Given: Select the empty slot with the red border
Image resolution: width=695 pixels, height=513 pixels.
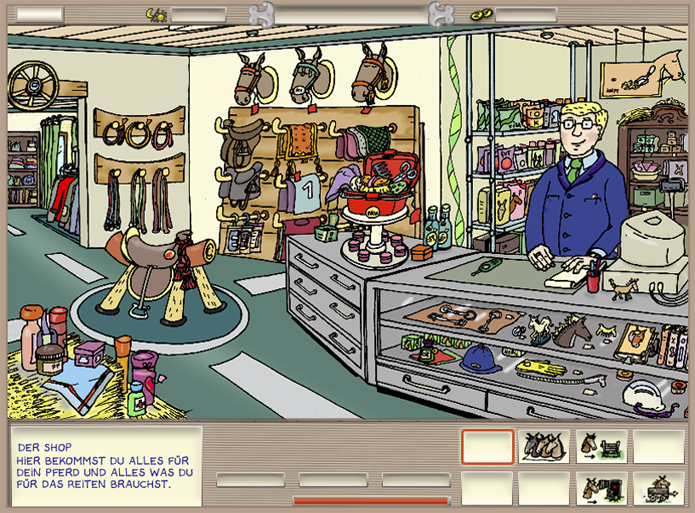Looking at the screenshot, I should click(x=487, y=446).
